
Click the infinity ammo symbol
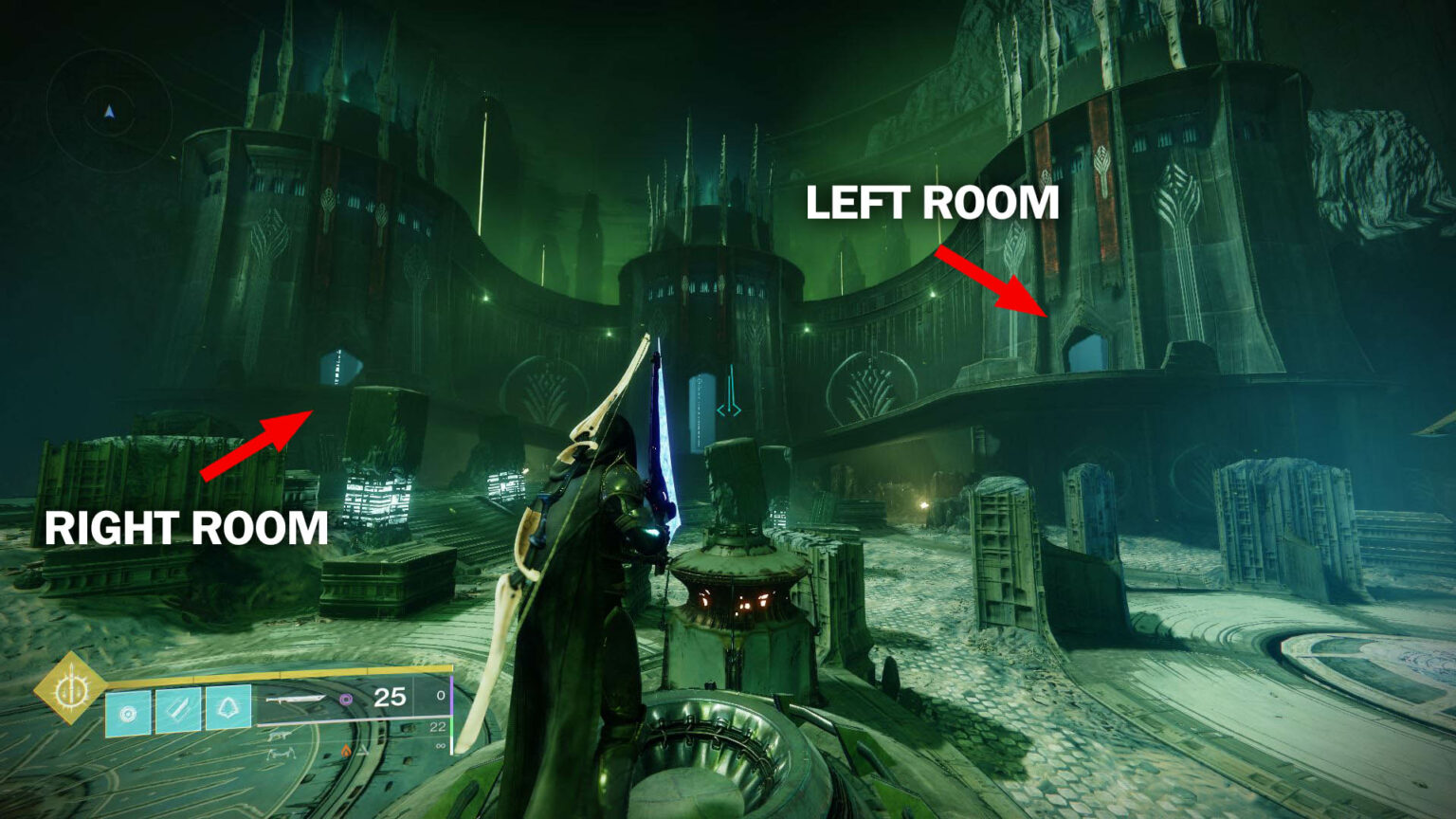coord(441,747)
